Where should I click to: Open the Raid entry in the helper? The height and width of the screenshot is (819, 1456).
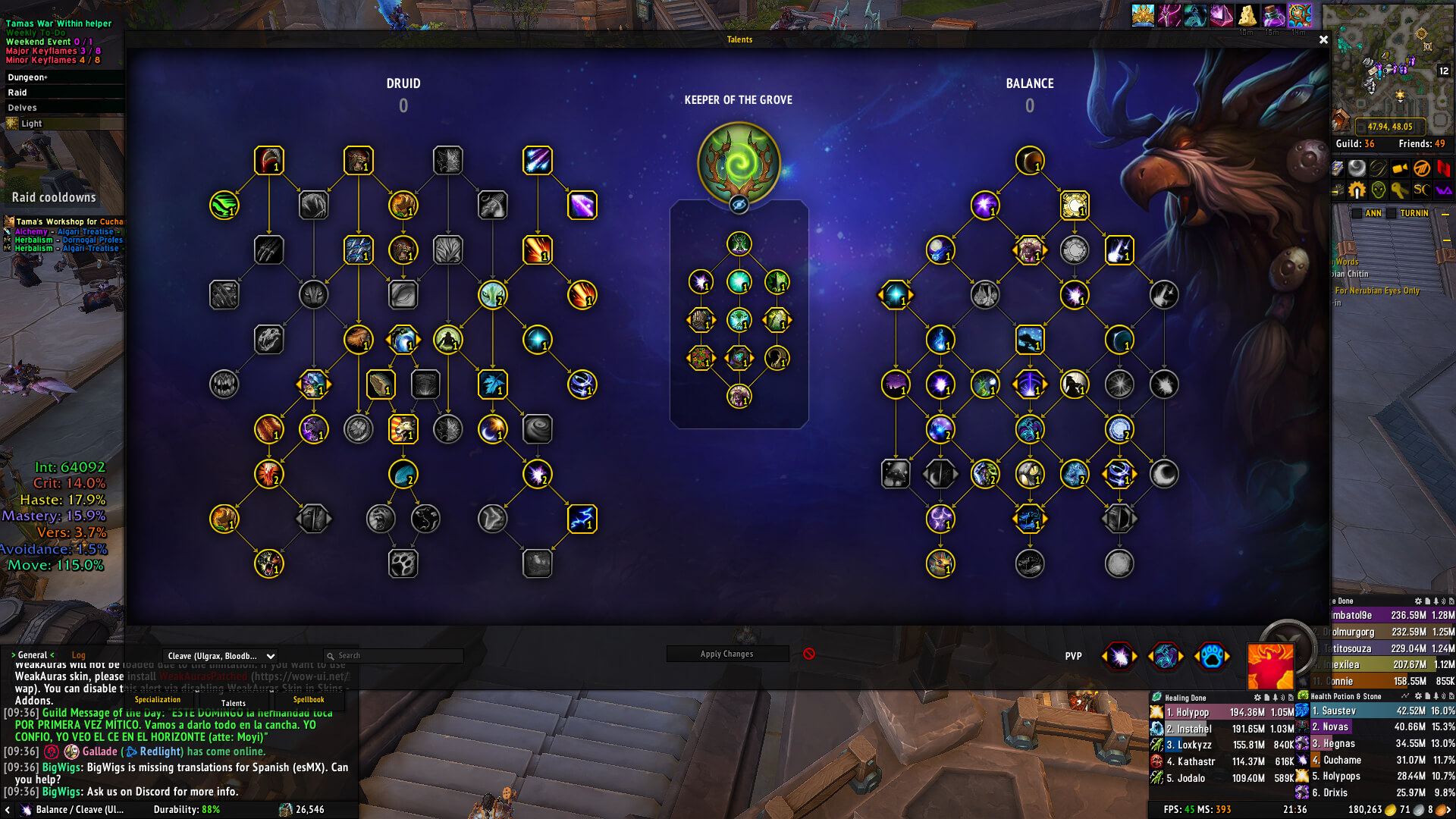[17, 93]
